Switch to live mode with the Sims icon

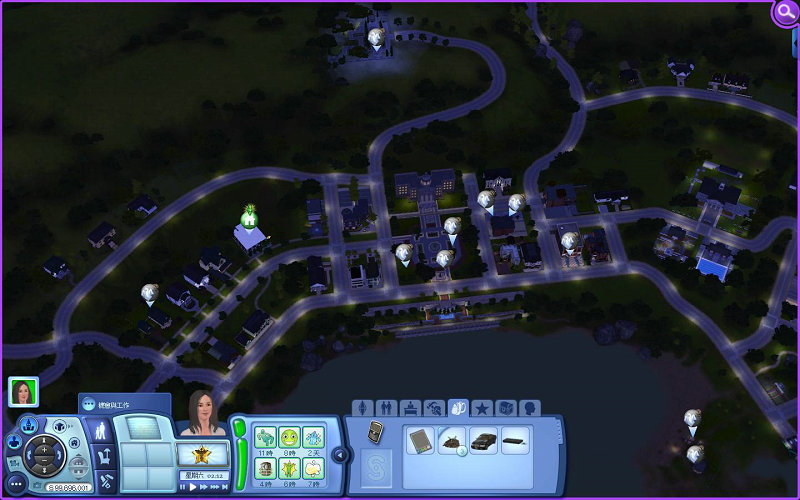pyautogui.click(x=101, y=431)
